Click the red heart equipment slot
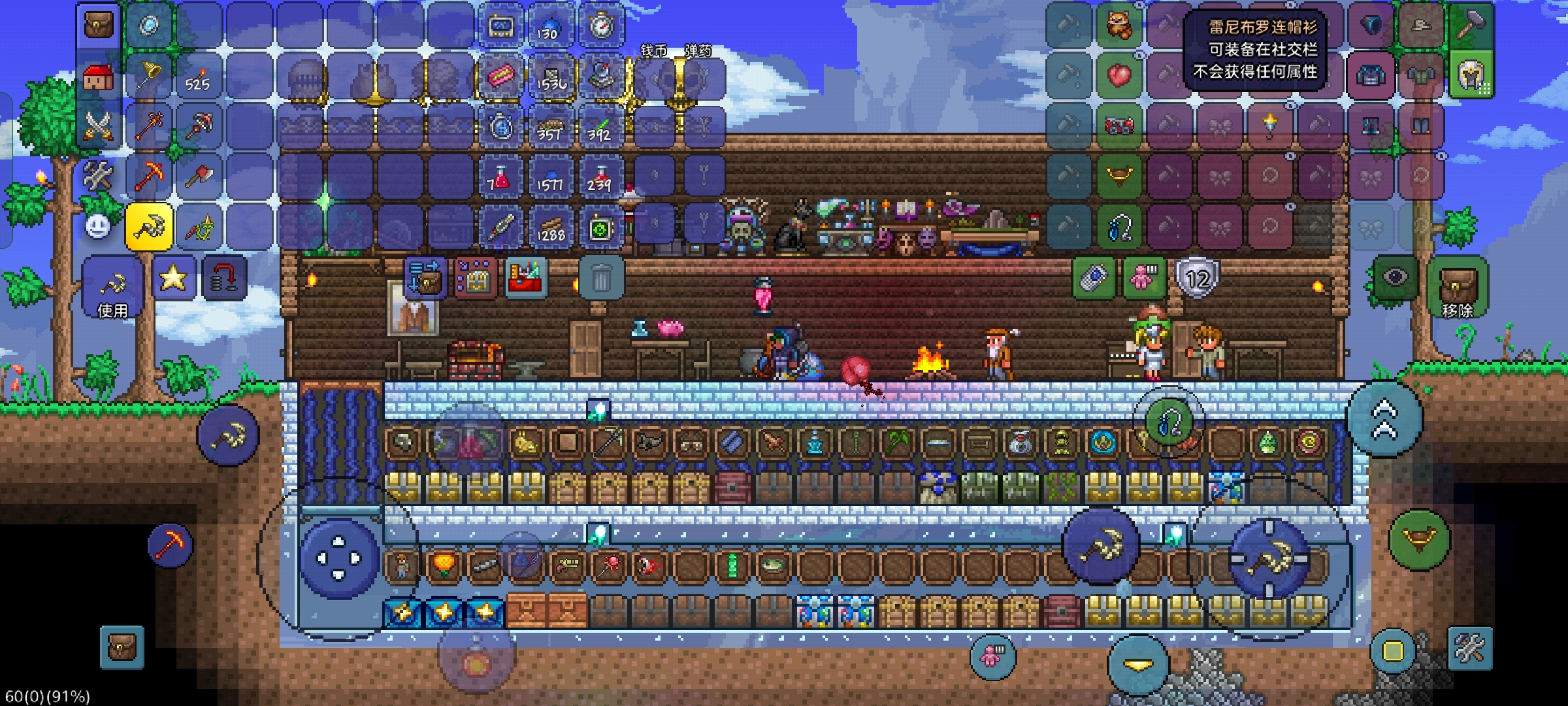 (x=1119, y=76)
